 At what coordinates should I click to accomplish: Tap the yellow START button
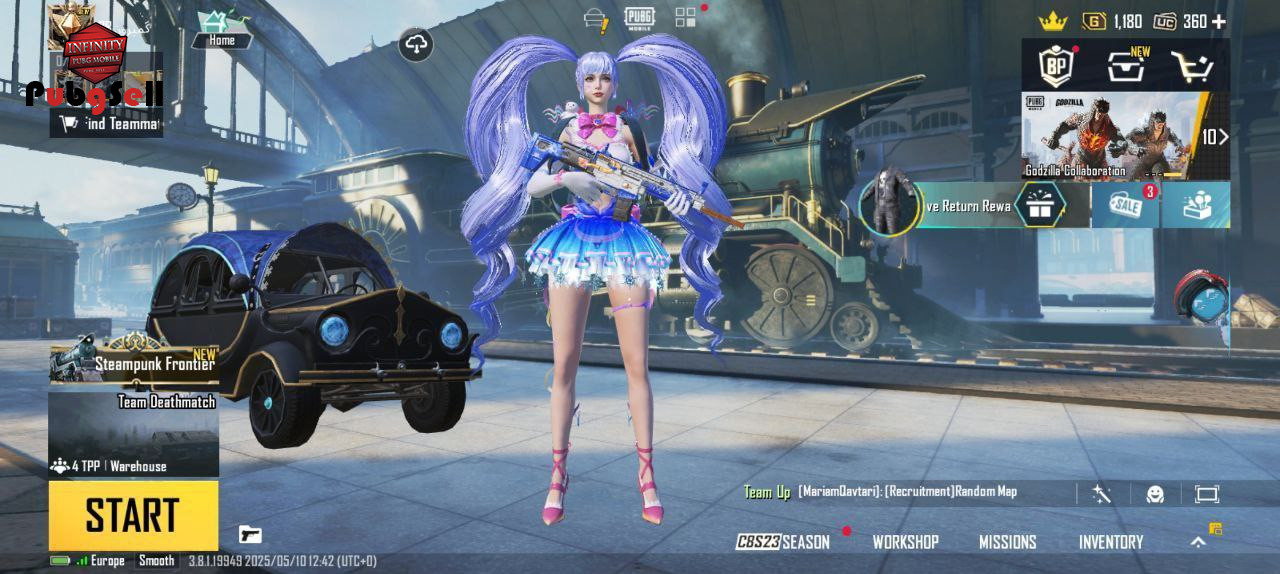[x=133, y=515]
